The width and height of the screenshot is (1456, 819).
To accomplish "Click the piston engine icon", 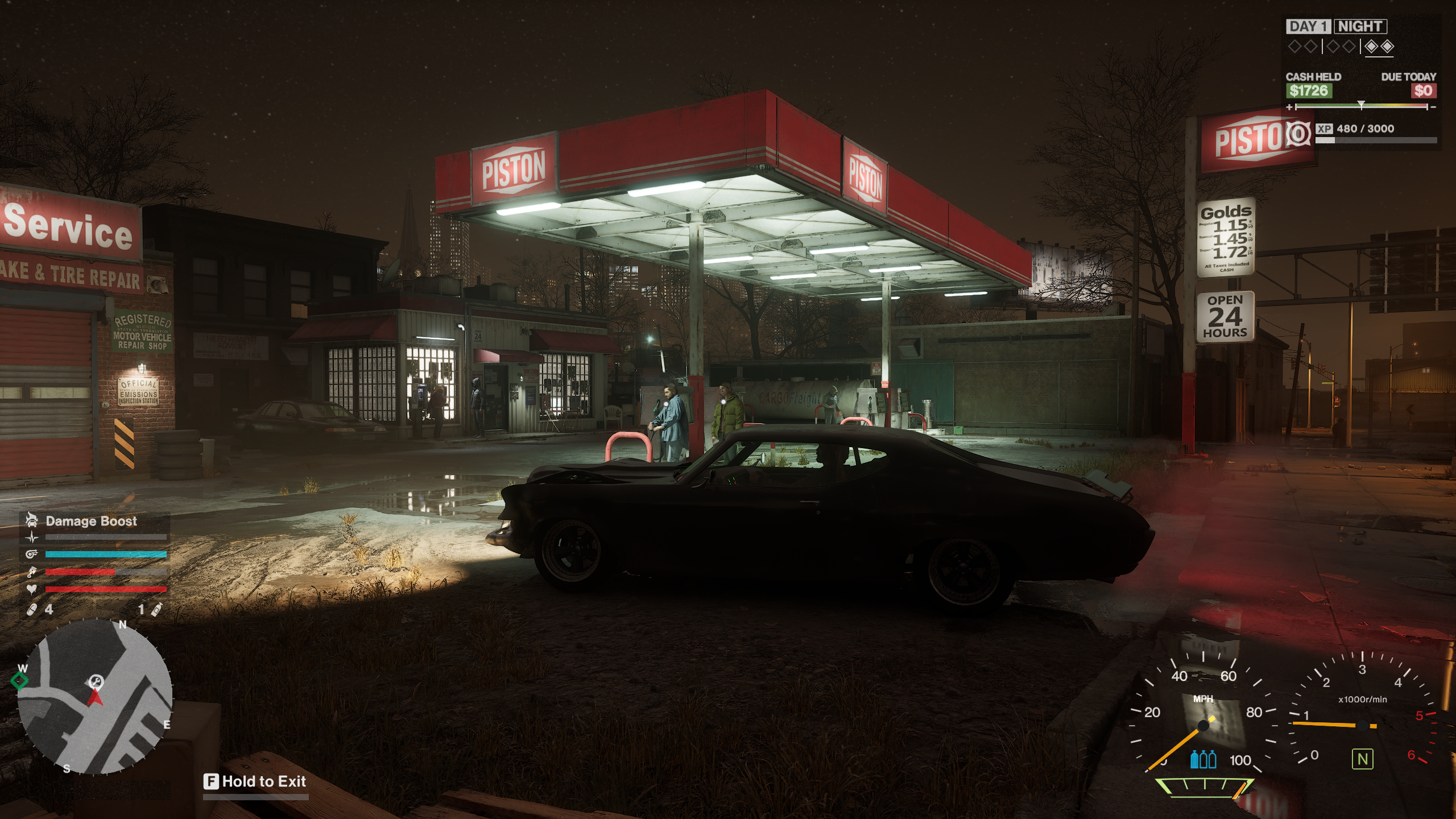I will [x=32, y=572].
